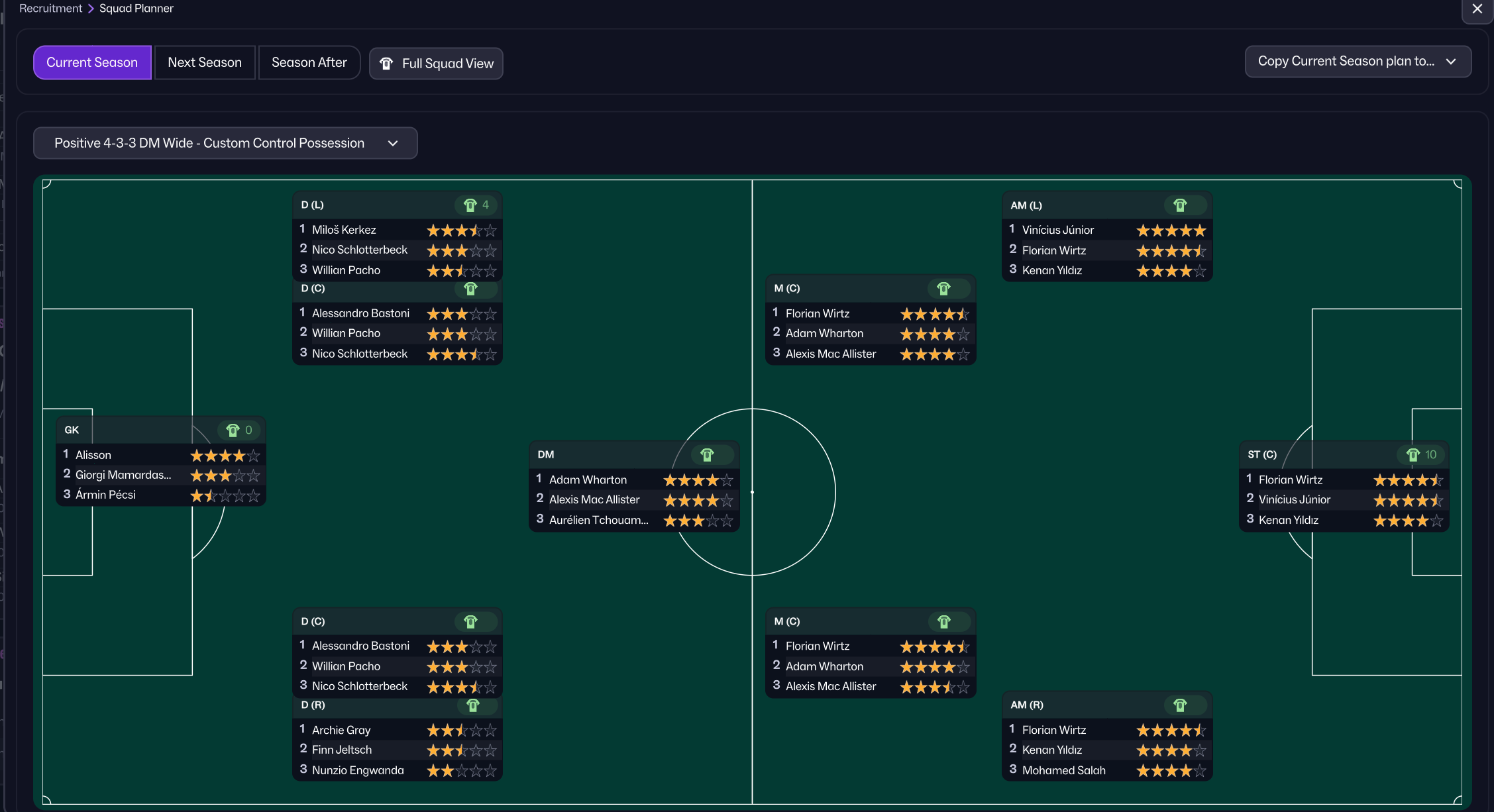The image size is (1494, 812).
Task: Pick Miloš Kerkez in the D (L) list
Action: 344,230
